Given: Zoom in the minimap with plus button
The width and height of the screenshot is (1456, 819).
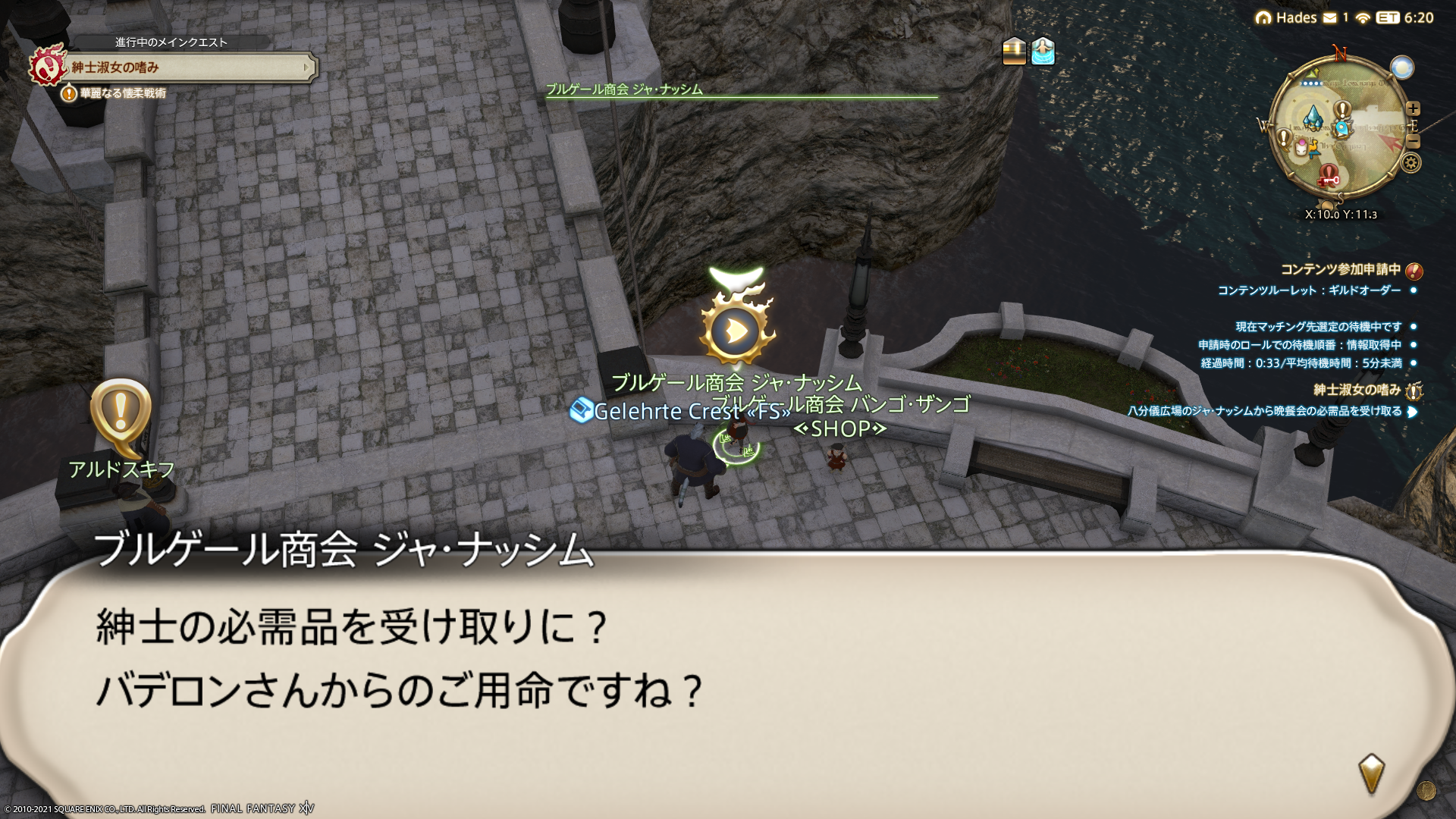Looking at the screenshot, I should click(x=1413, y=108).
